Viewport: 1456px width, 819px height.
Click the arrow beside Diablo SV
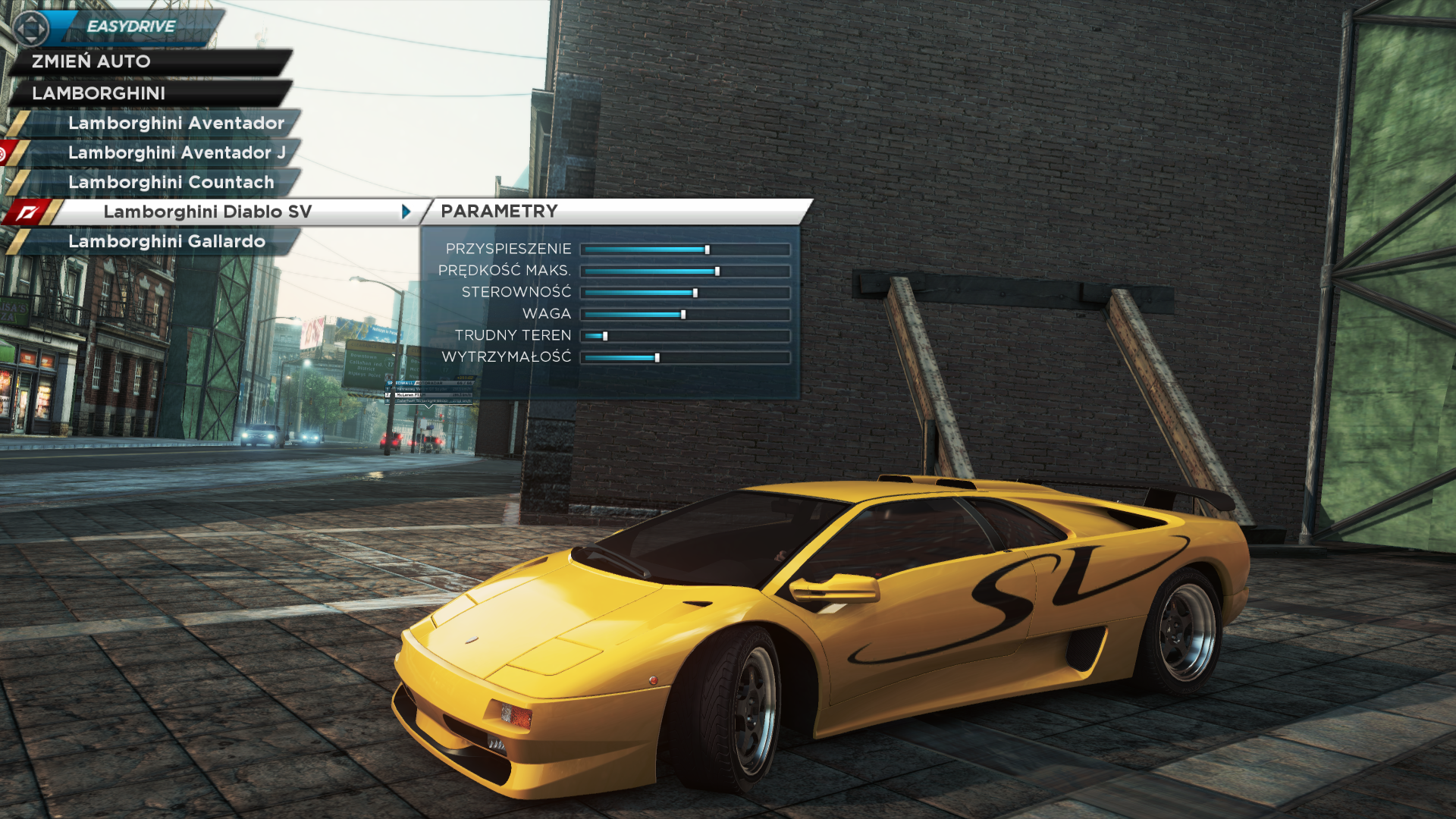click(406, 212)
